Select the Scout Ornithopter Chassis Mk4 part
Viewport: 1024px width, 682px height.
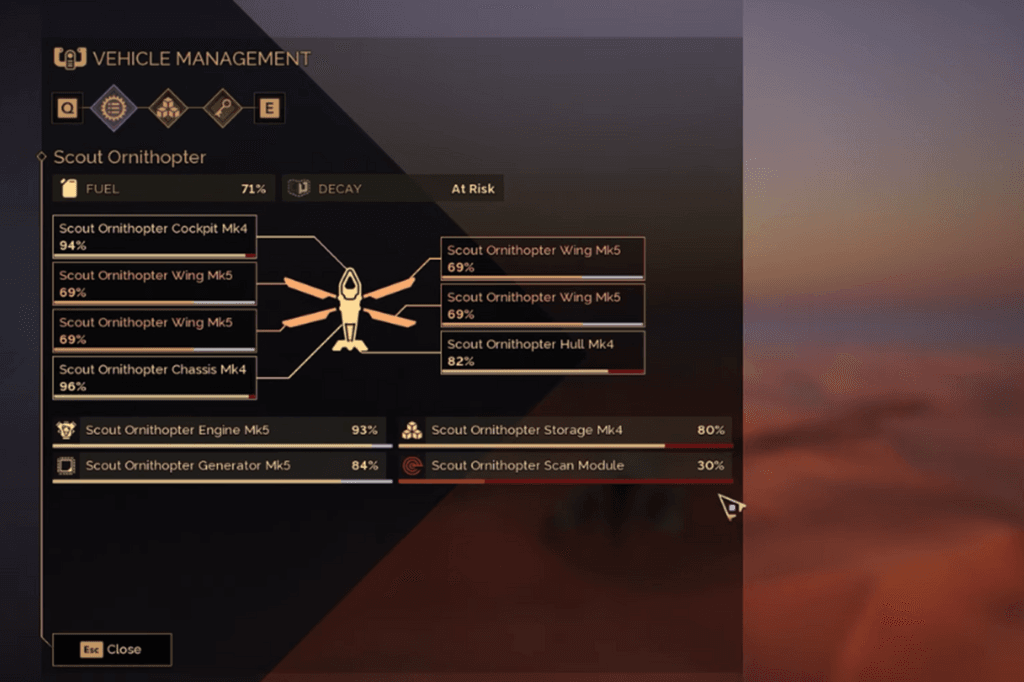click(155, 377)
